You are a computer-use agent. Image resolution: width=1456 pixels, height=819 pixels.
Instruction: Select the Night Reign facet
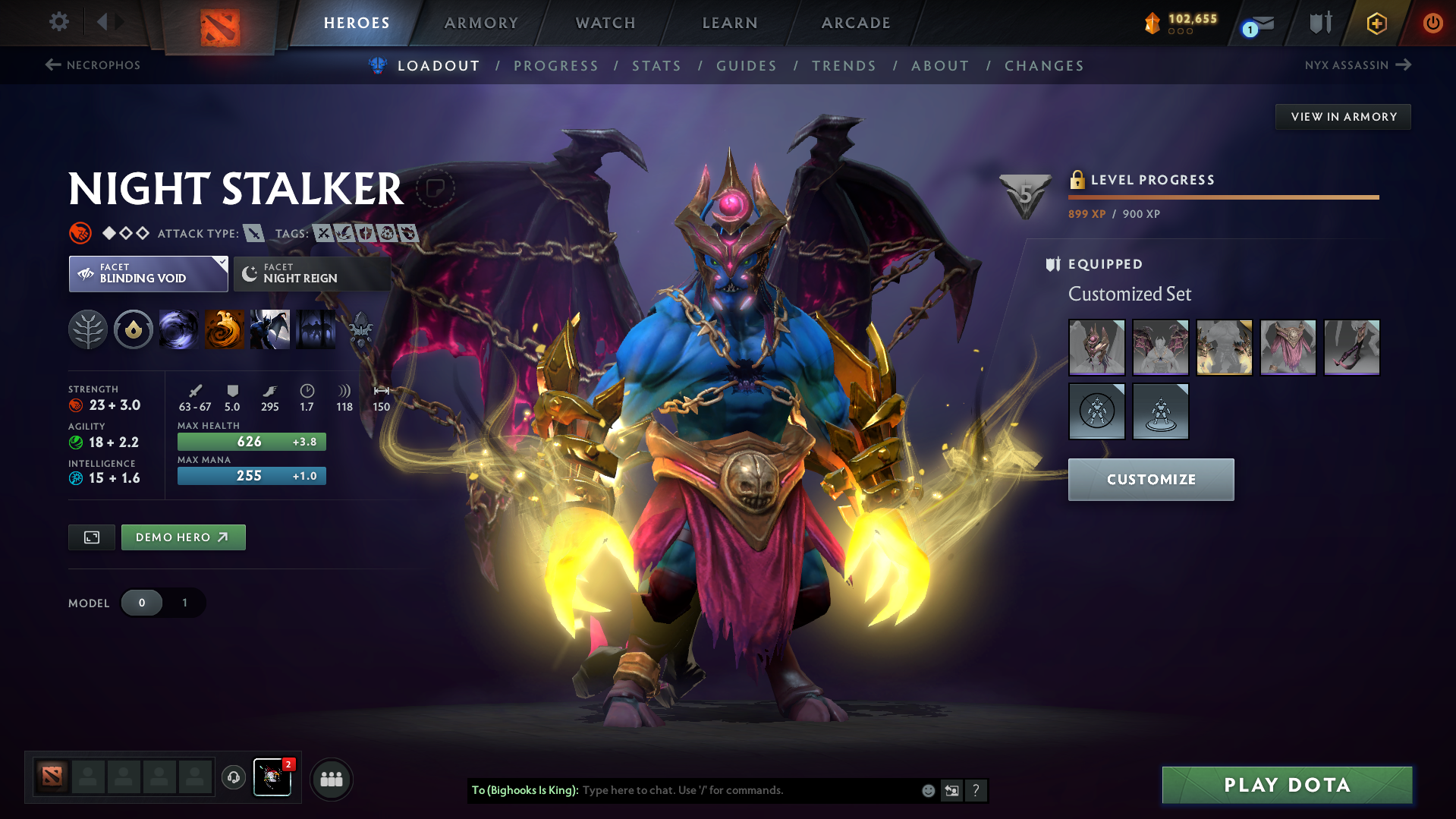pyautogui.click(x=311, y=273)
